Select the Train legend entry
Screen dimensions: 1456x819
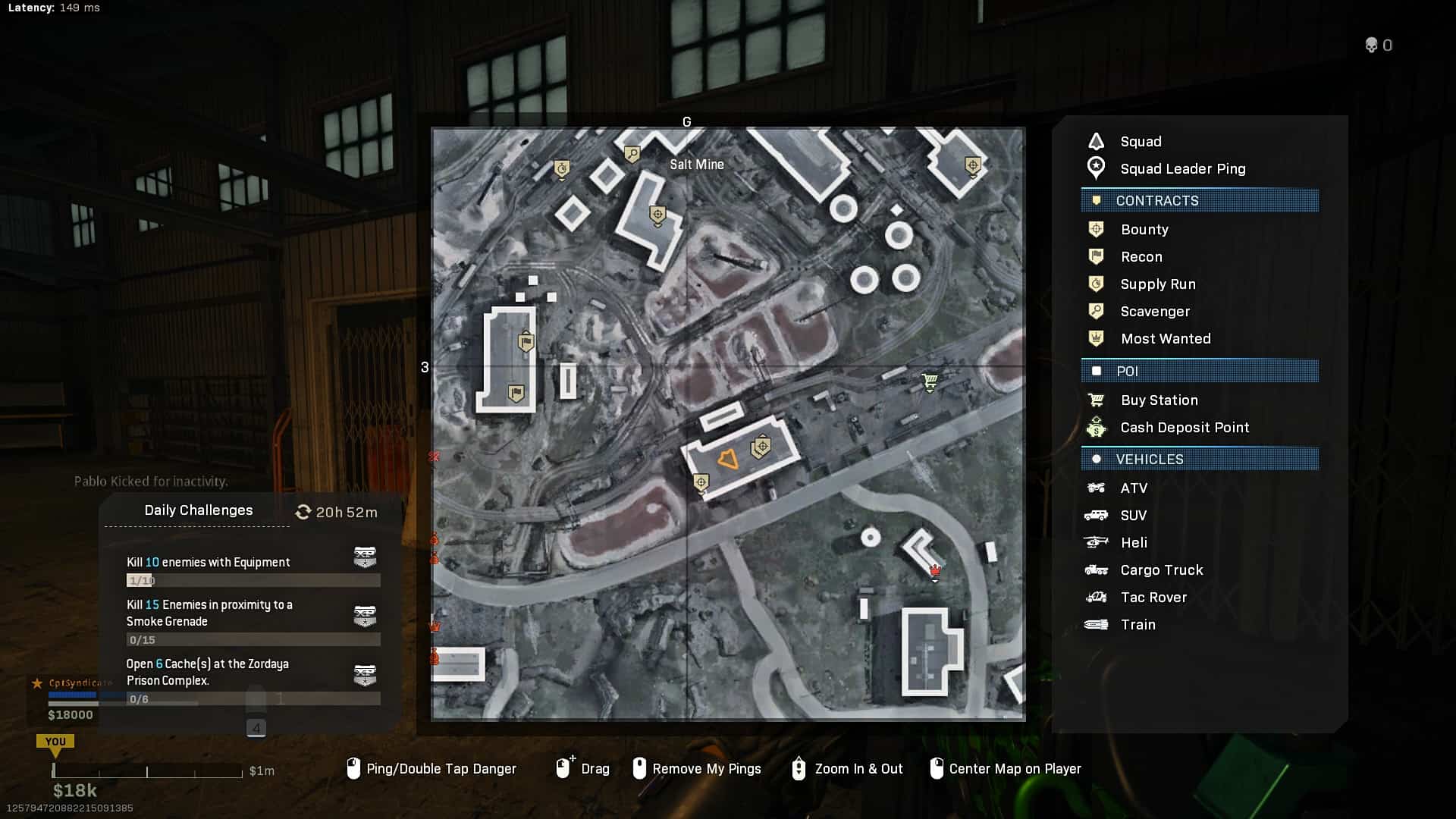click(1137, 625)
